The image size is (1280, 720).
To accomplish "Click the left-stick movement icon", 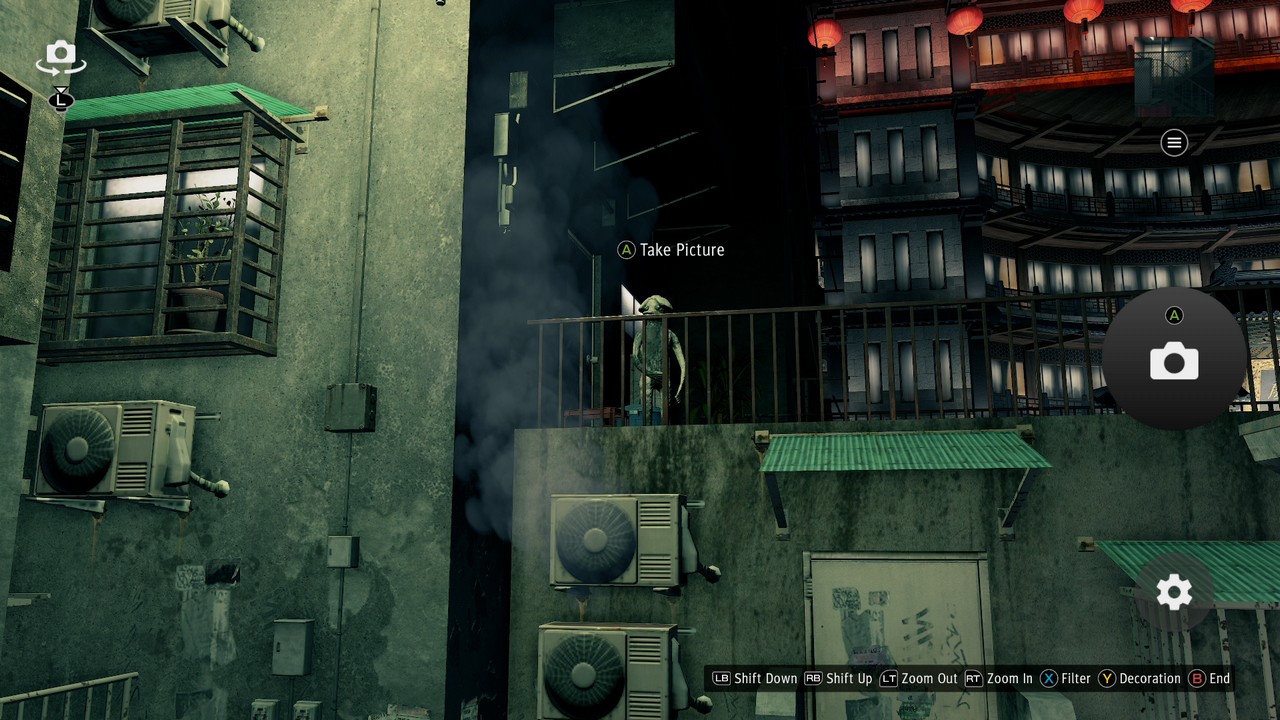I will [62, 100].
